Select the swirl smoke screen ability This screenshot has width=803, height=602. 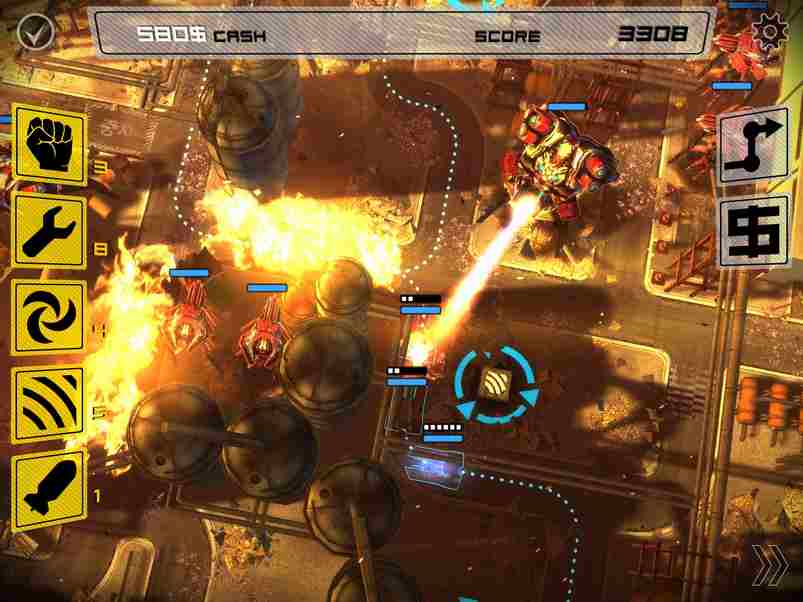(x=49, y=316)
